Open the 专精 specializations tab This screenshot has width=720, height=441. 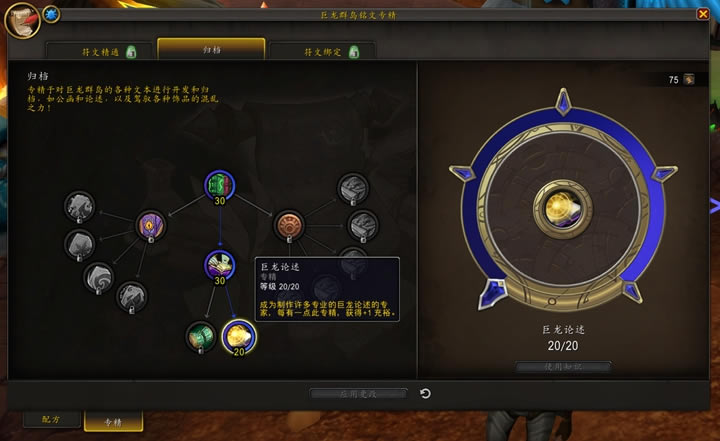(x=113, y=422)
